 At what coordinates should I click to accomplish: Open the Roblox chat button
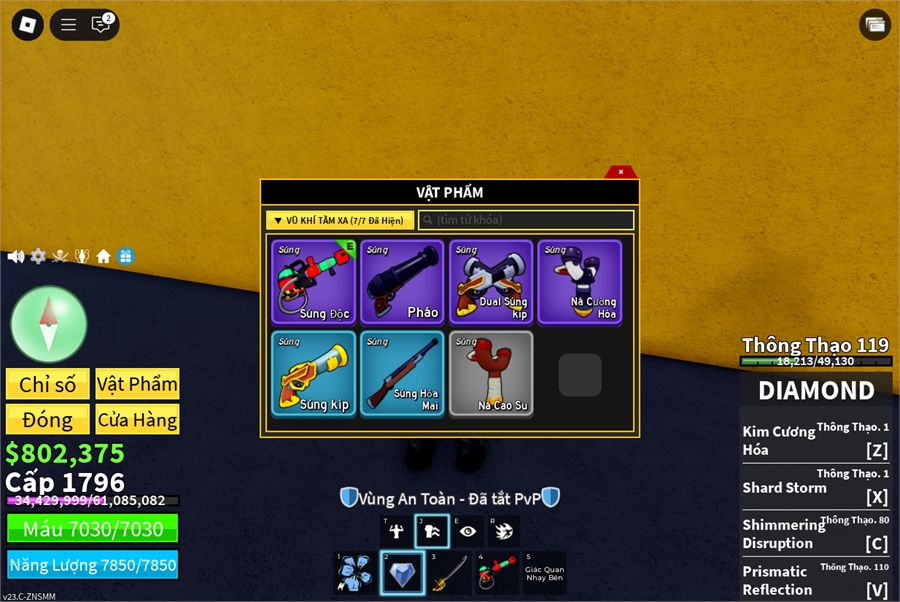[x=101, y=25]
